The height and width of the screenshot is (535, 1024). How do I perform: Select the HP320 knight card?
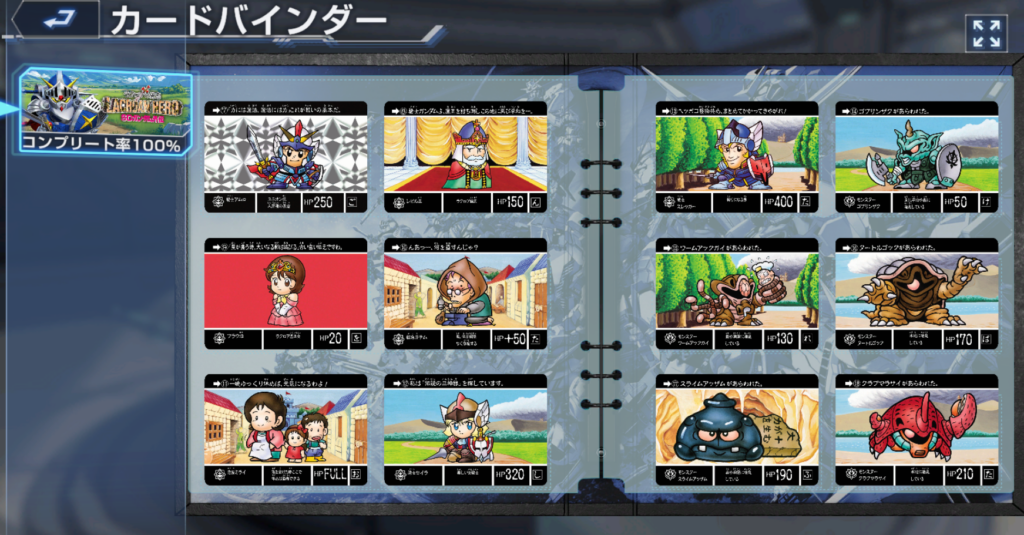tap(466, 430)
